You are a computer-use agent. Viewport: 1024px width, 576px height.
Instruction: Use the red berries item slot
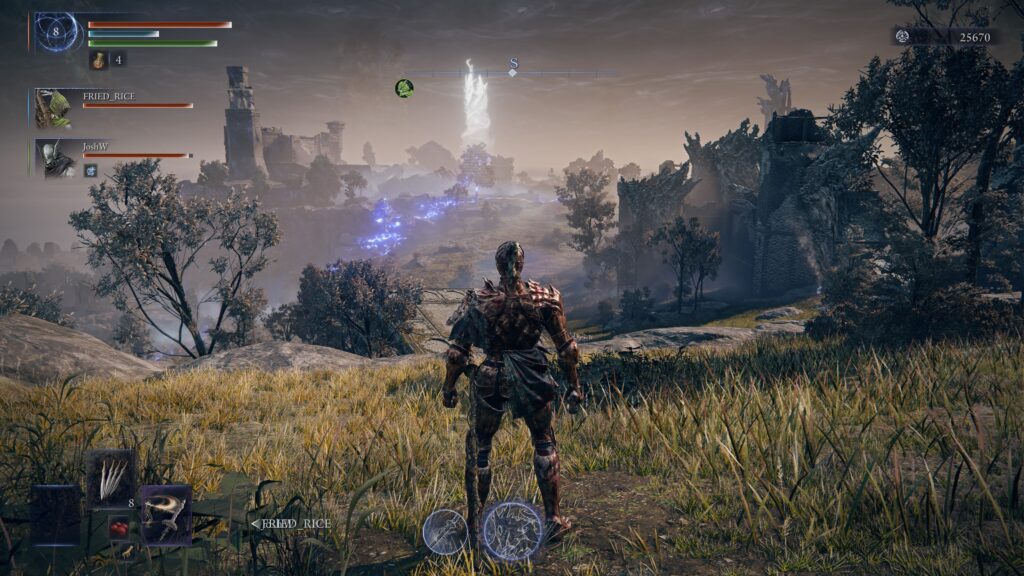(x=119, y=527)
